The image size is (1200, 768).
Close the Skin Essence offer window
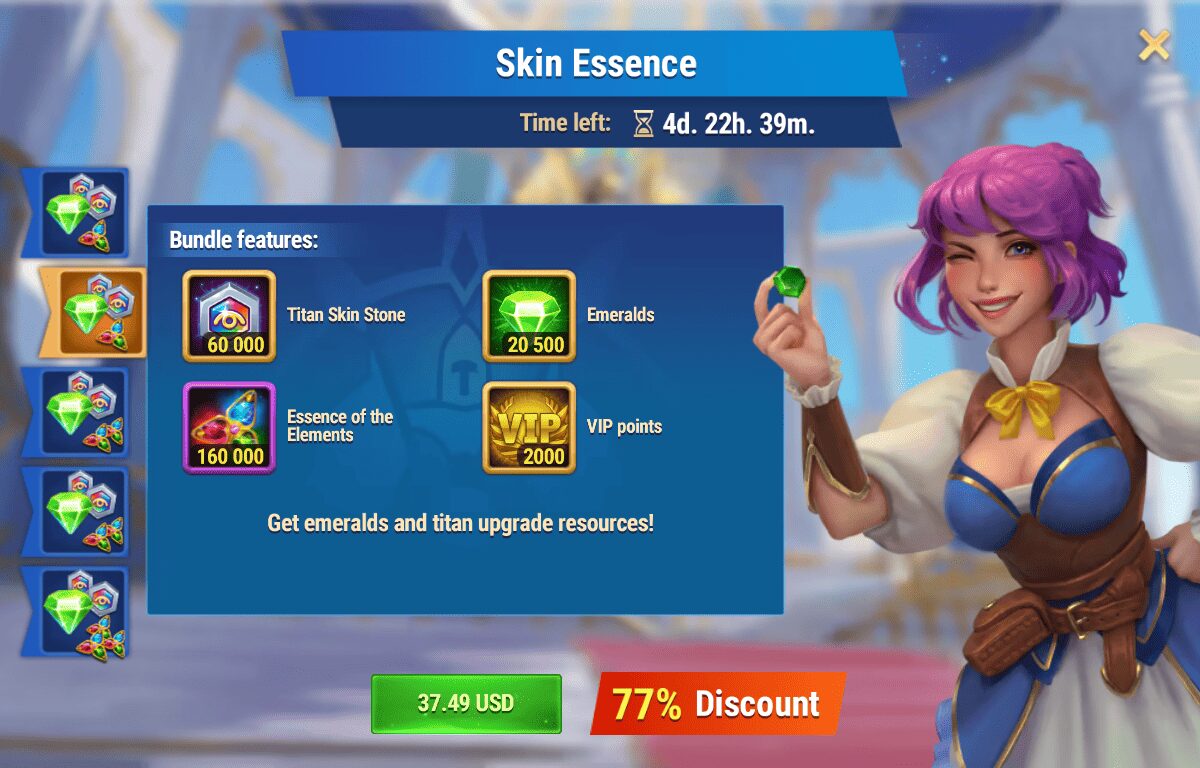pyautogui.click(x=1154, y=45)
